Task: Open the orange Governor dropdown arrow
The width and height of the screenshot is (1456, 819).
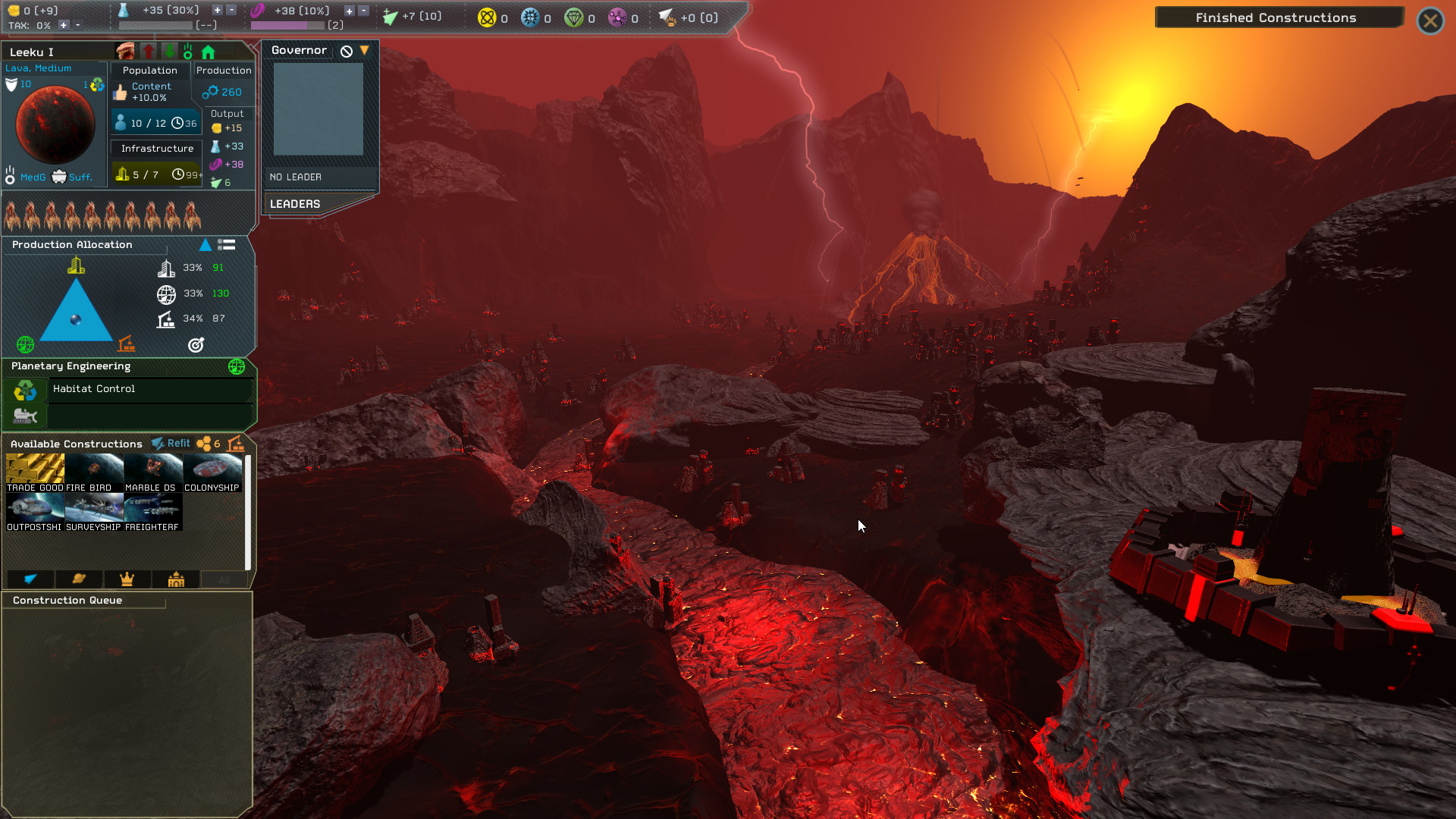Action: coord(365,50)
